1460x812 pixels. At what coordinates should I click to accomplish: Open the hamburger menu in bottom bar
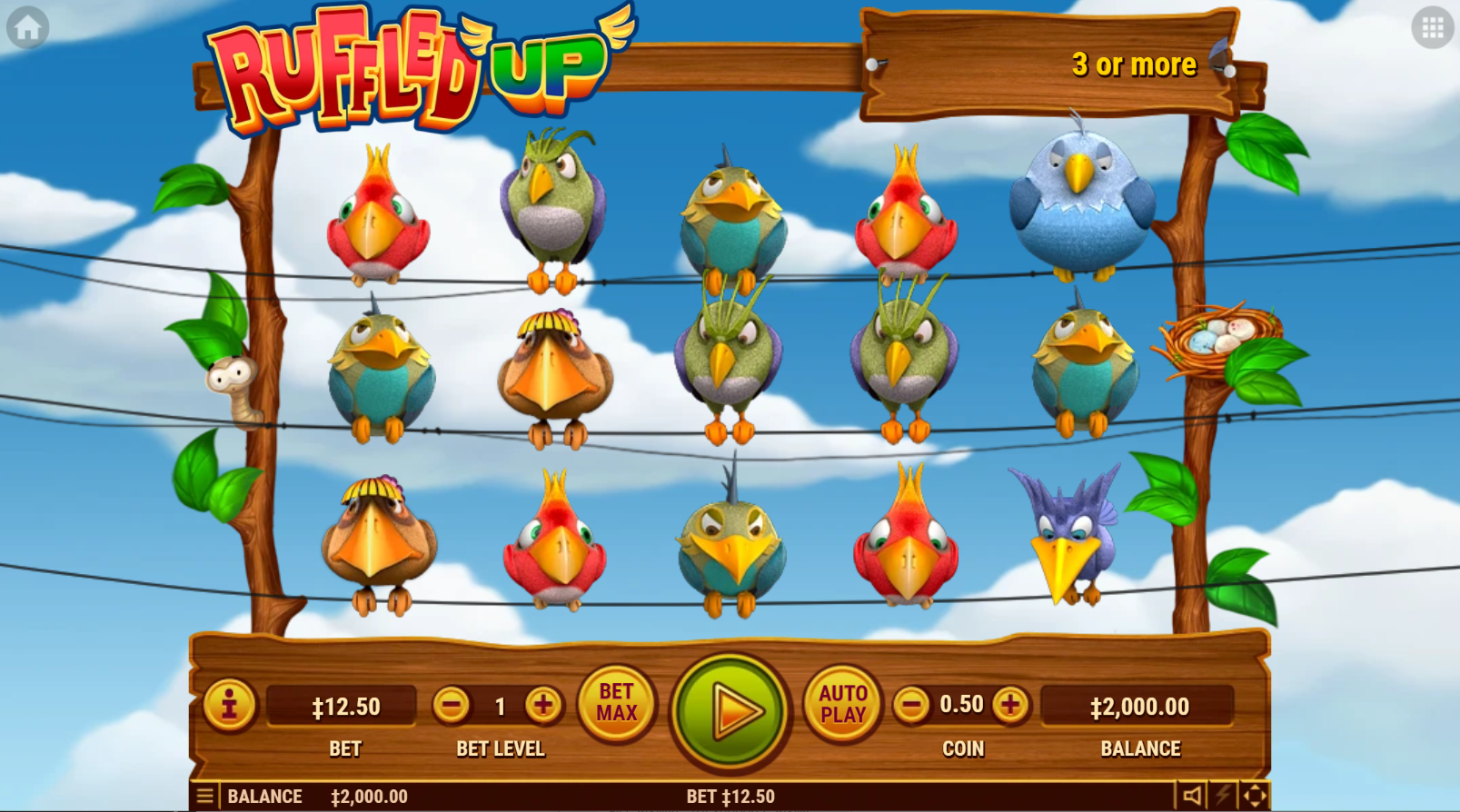205,797
